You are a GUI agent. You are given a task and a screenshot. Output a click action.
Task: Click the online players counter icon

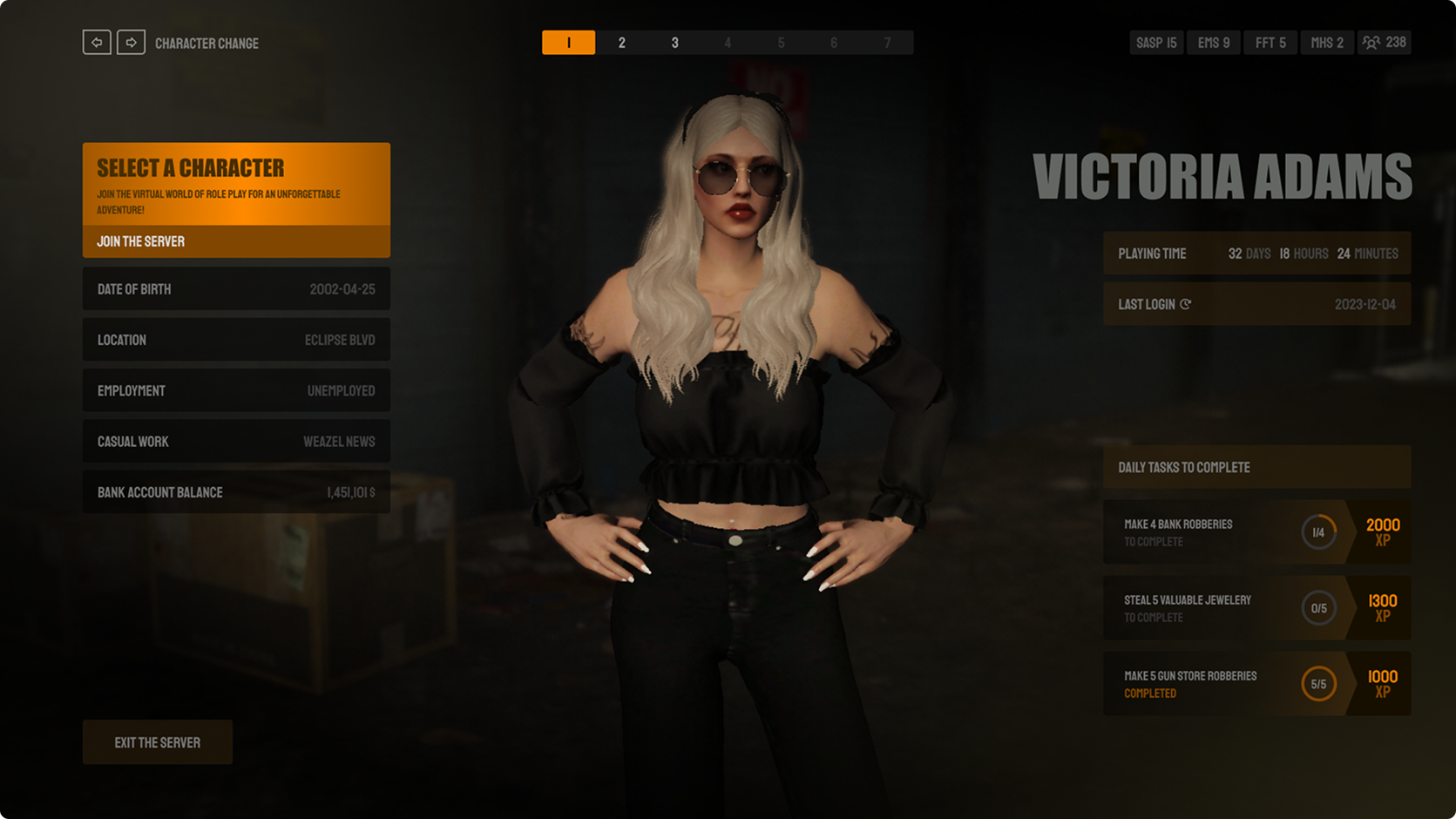pos(1372,42)
